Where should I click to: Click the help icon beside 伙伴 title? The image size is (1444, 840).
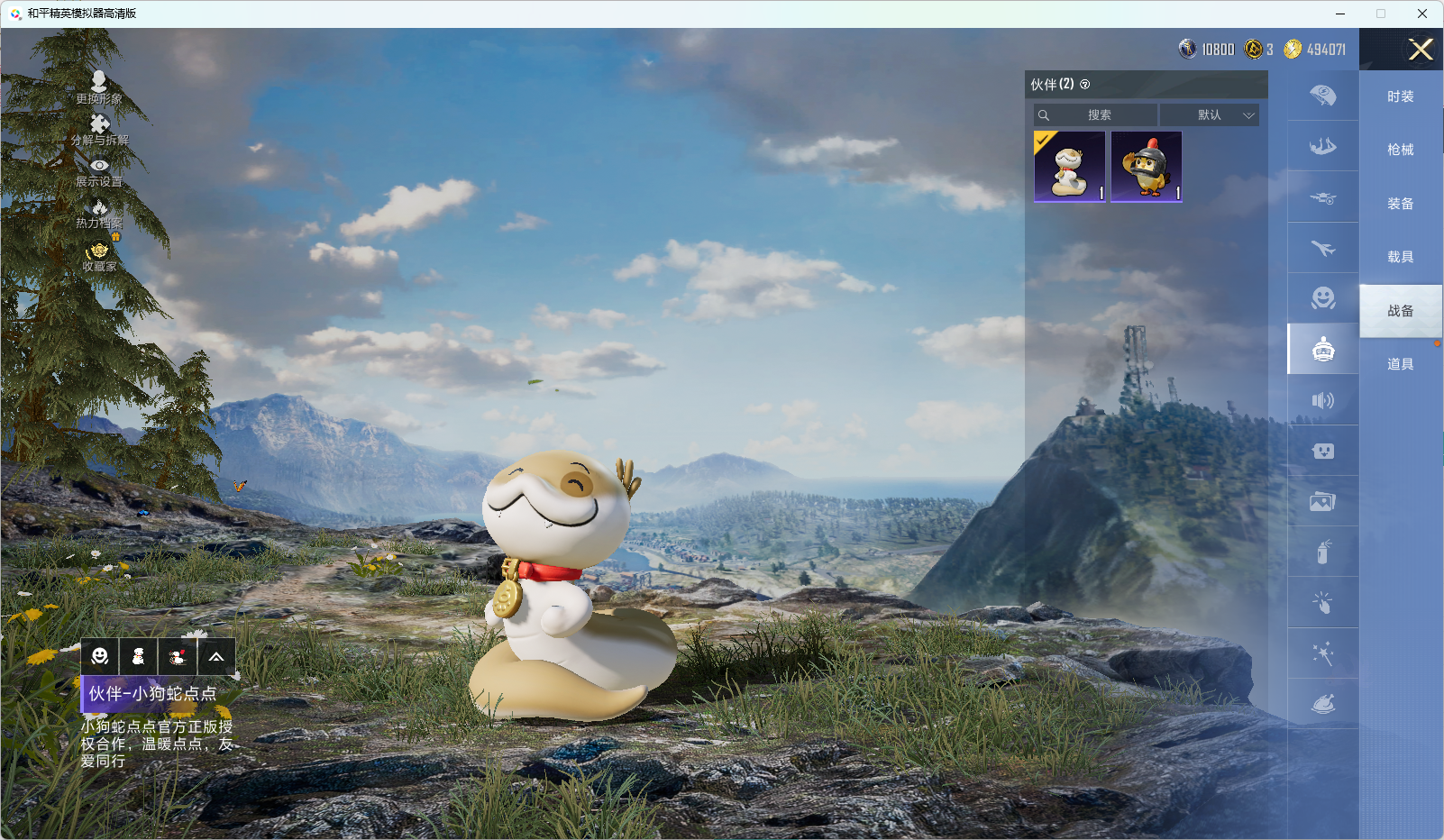(x=1085, y=85)
